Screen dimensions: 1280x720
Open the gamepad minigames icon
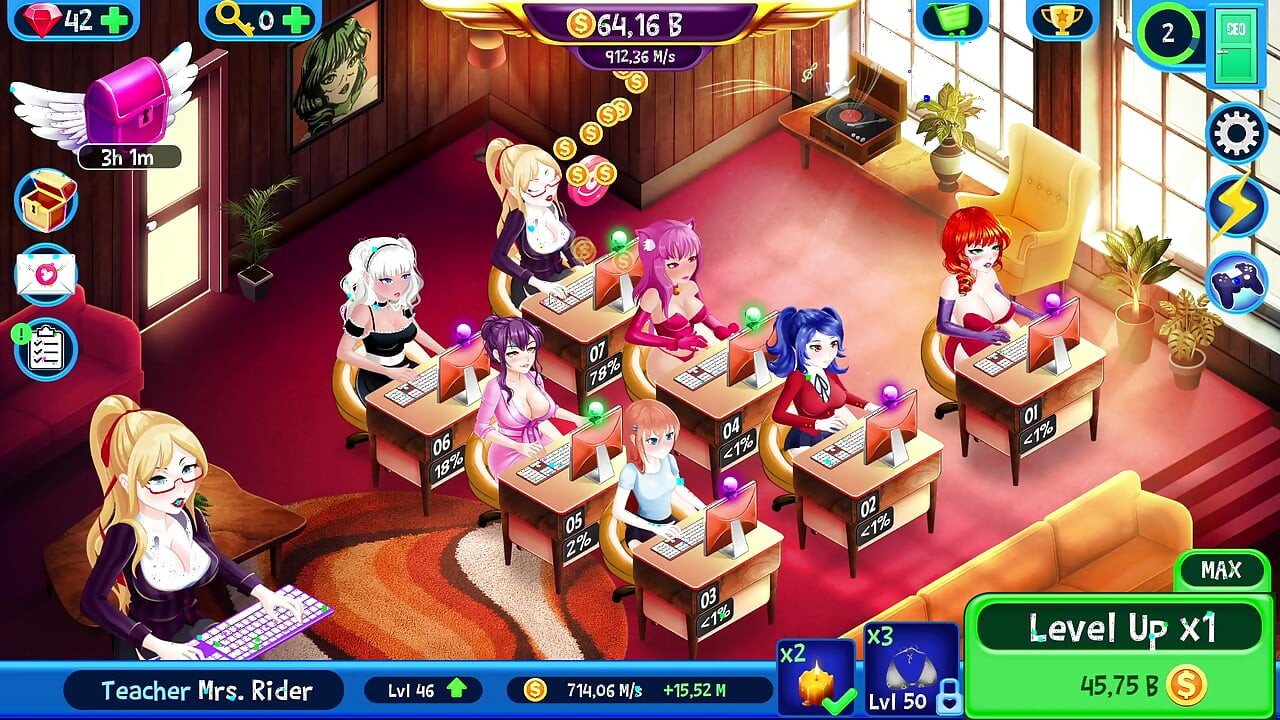coord(1237,281)
